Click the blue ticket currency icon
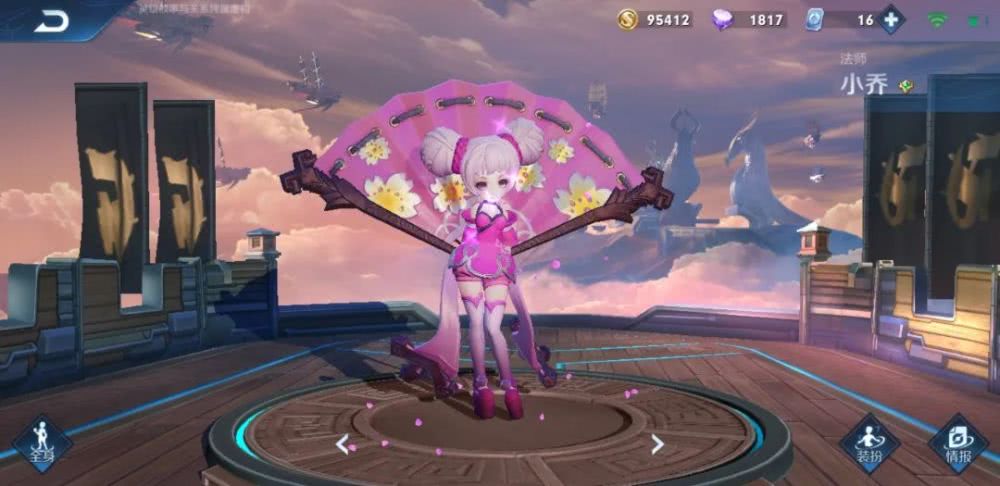Viewport: 1000px width, 486px height. 815,19
